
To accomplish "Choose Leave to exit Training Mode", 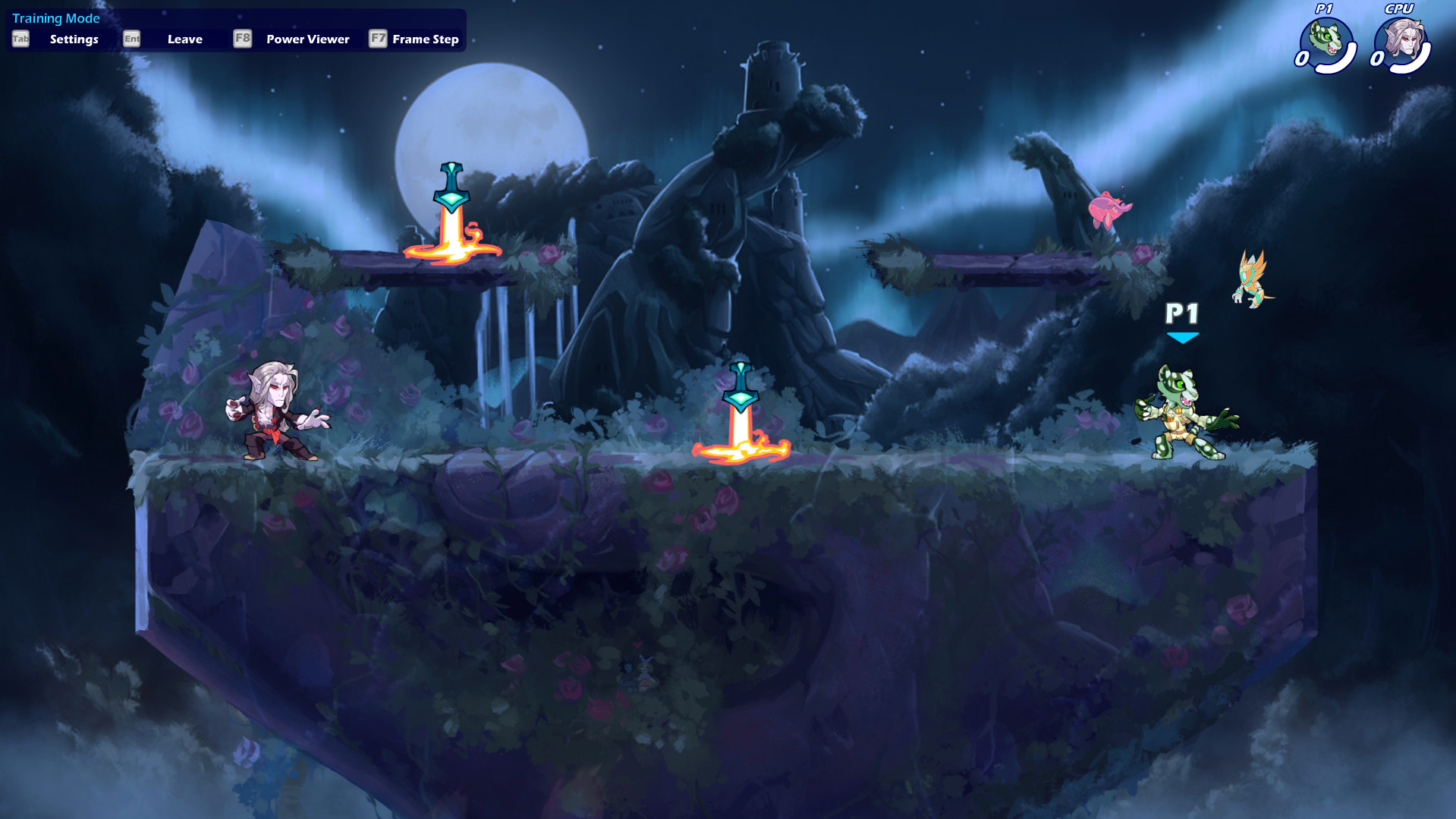I will pyautogui.click(x=184, y=39).
